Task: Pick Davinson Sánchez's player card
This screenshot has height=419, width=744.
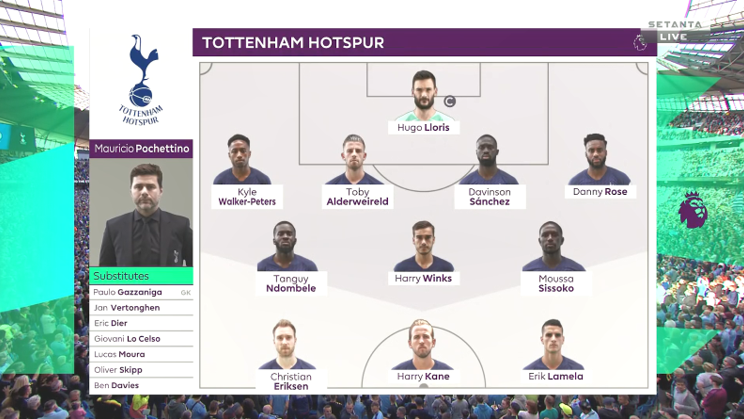Action: [489, 172]
